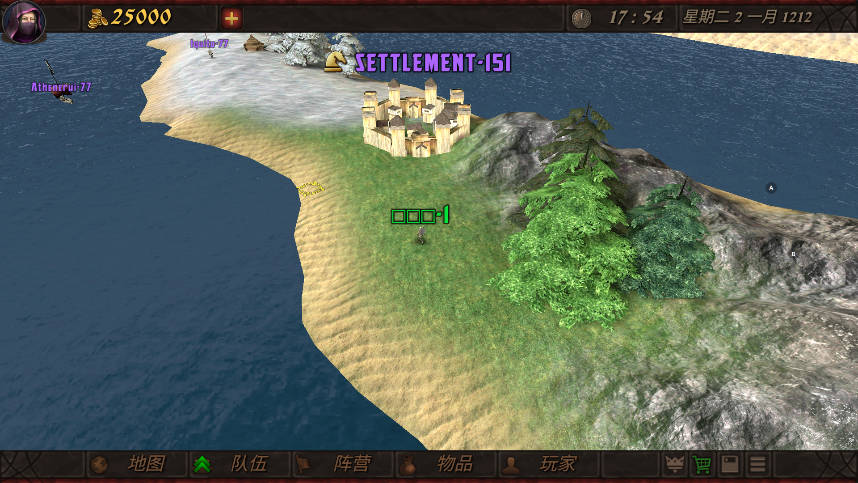This screenshot has width=858, height=483.
Task: Open the hooded character portrait
Action: [23, 22]
